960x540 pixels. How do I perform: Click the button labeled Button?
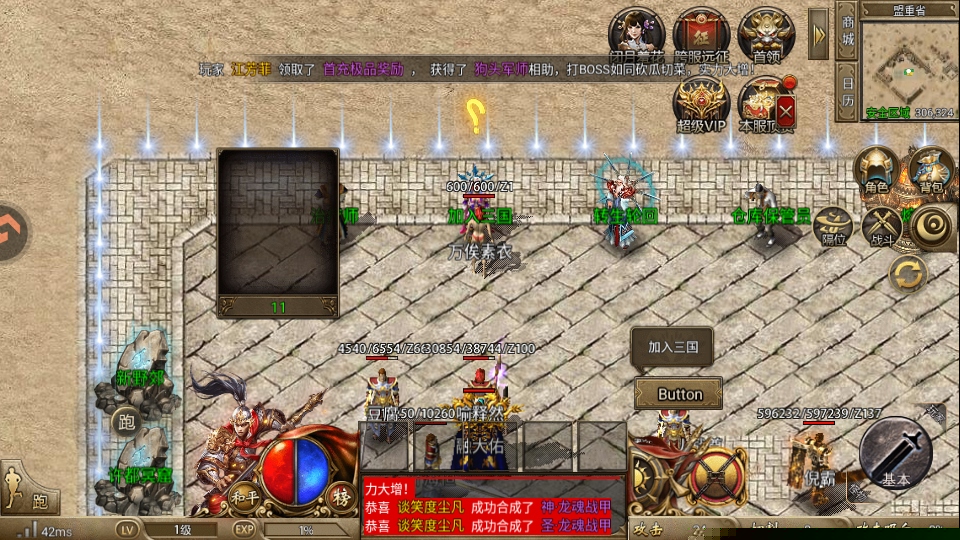[x=680, y=394]
